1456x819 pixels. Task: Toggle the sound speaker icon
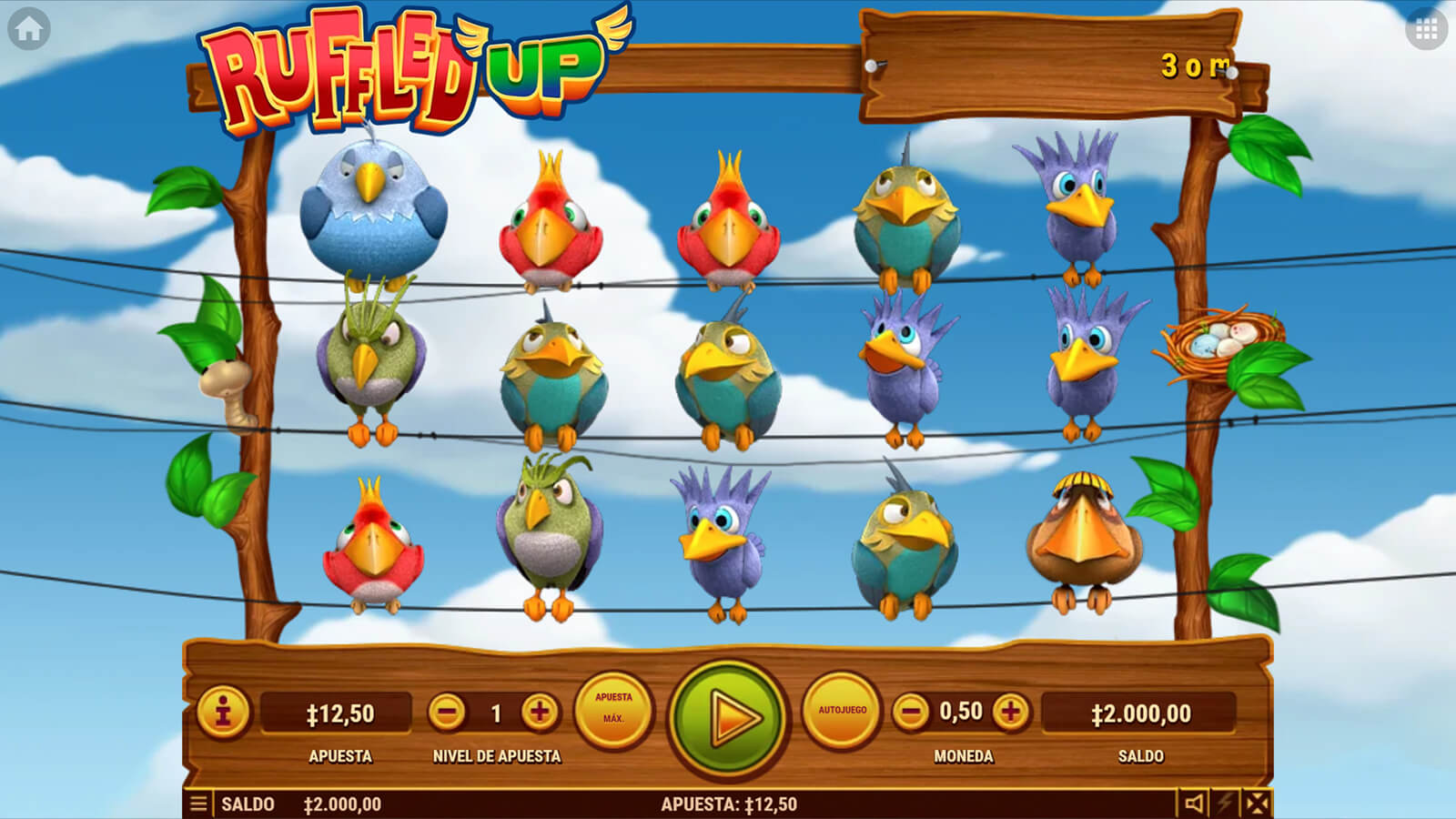click(1193, 804)
